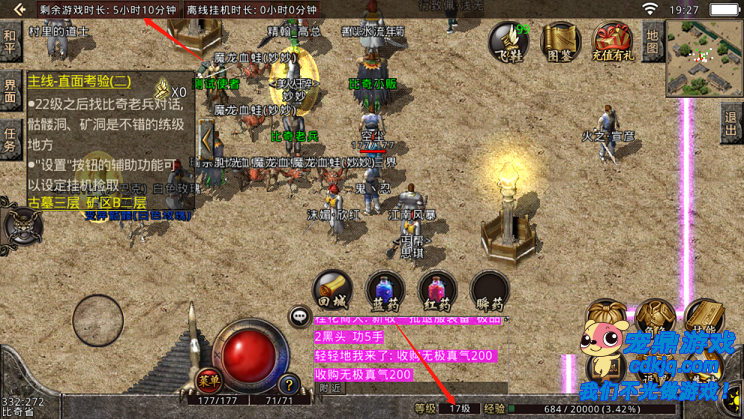Go back with the top-left arrow

click(17, 9)
